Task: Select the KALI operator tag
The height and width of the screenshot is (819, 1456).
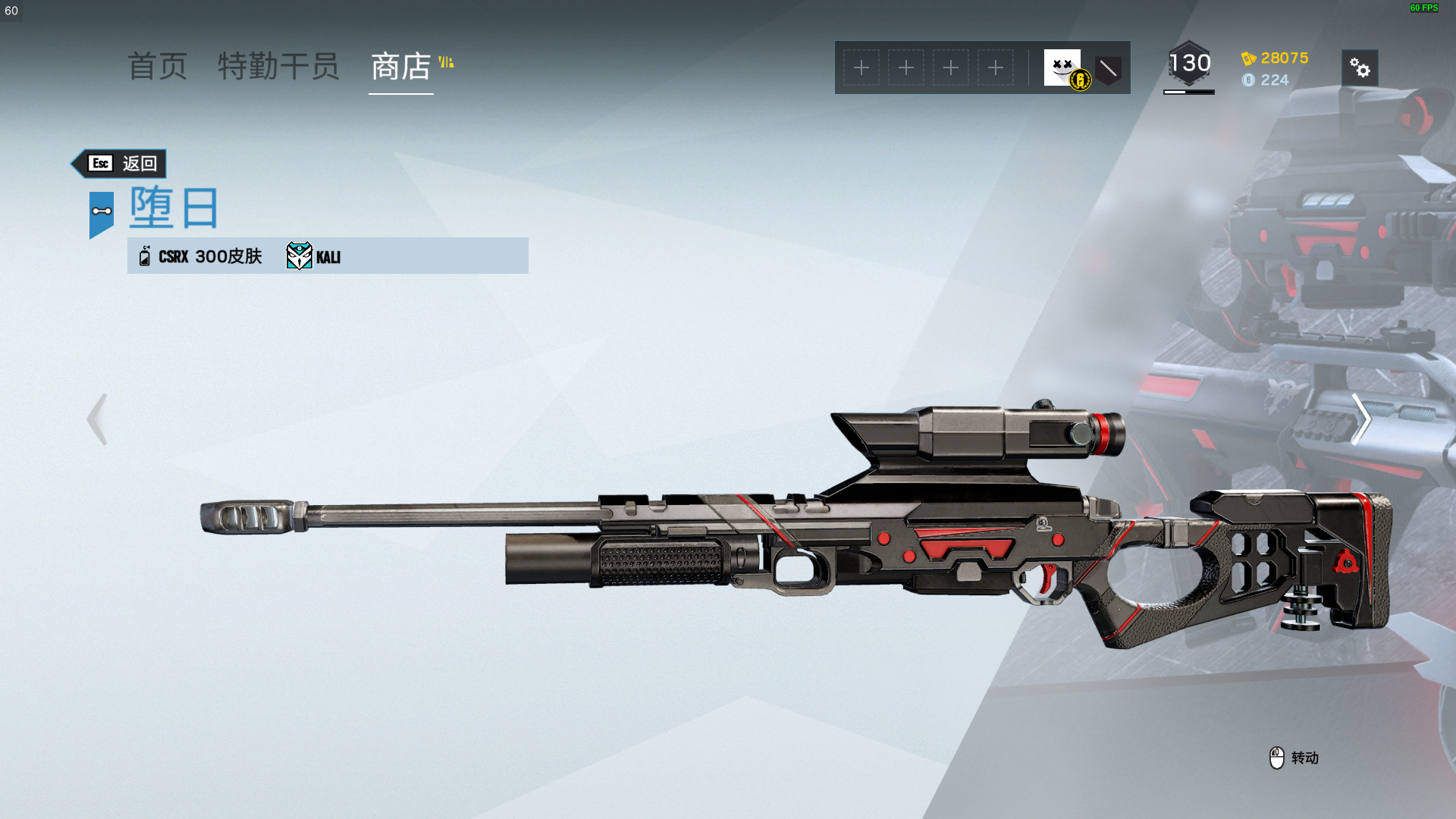Action: (x=314, y=256)
